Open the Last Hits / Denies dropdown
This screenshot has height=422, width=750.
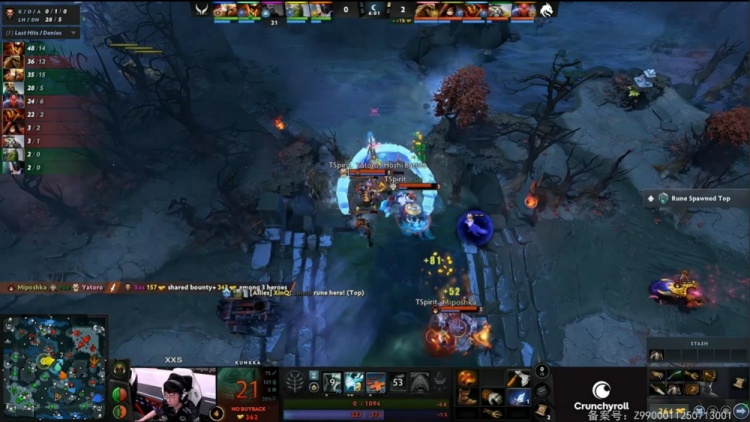tap(40, 32)
